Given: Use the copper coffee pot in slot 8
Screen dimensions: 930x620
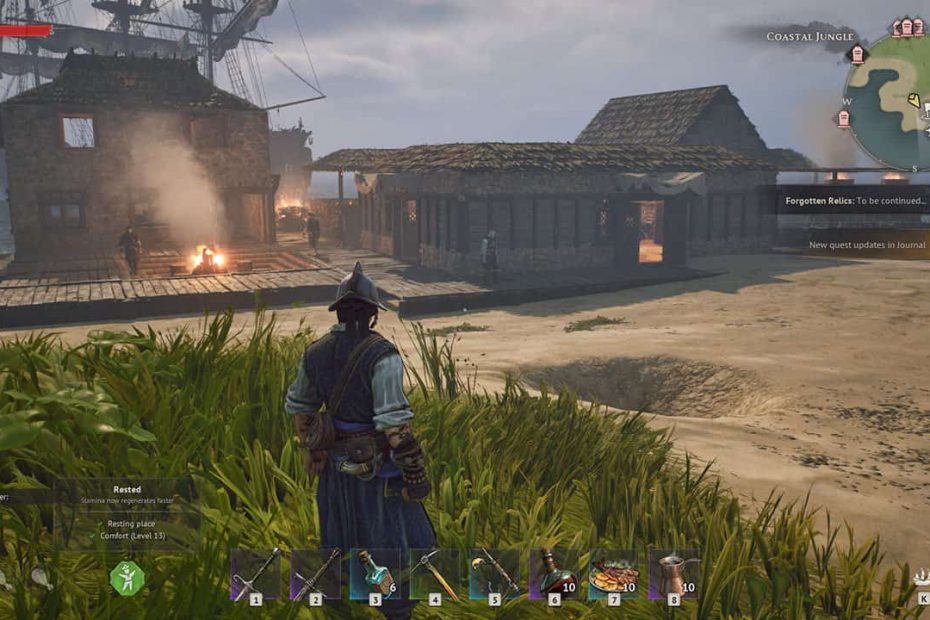Looking at the screenshot, I should [x=674, y=575].
